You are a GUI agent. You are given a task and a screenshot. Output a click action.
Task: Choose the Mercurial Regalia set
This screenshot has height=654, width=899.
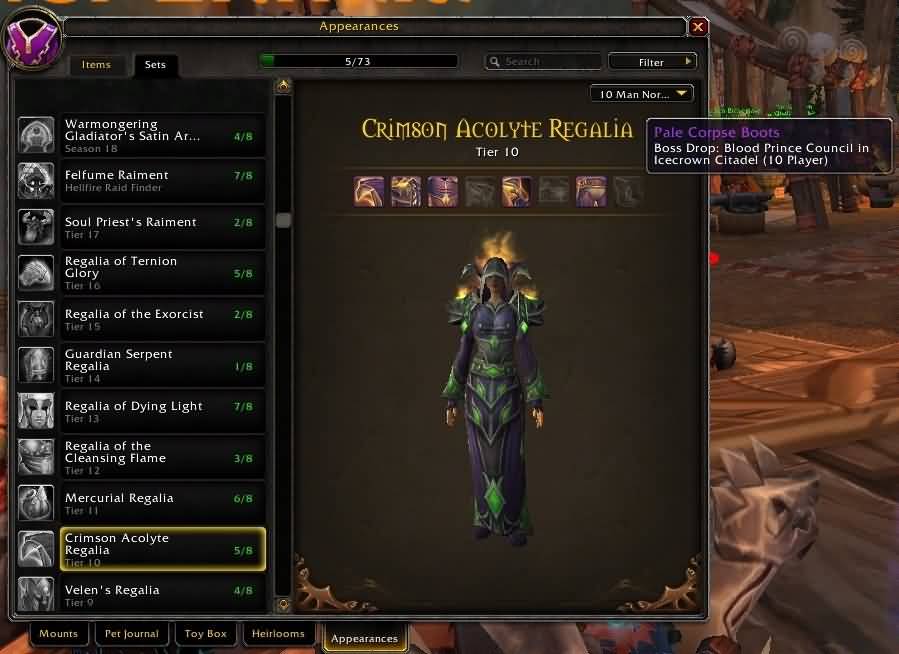[x=142, y=503]
